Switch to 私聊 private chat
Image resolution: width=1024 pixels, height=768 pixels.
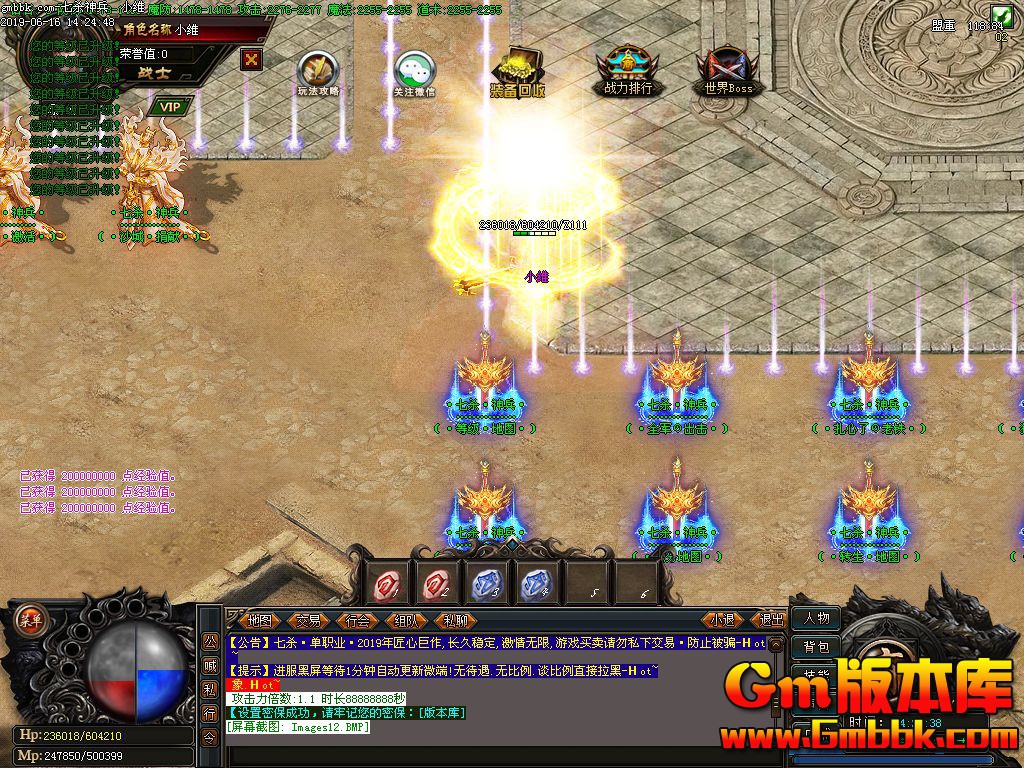pyautogui.click(x=455, y=620)
